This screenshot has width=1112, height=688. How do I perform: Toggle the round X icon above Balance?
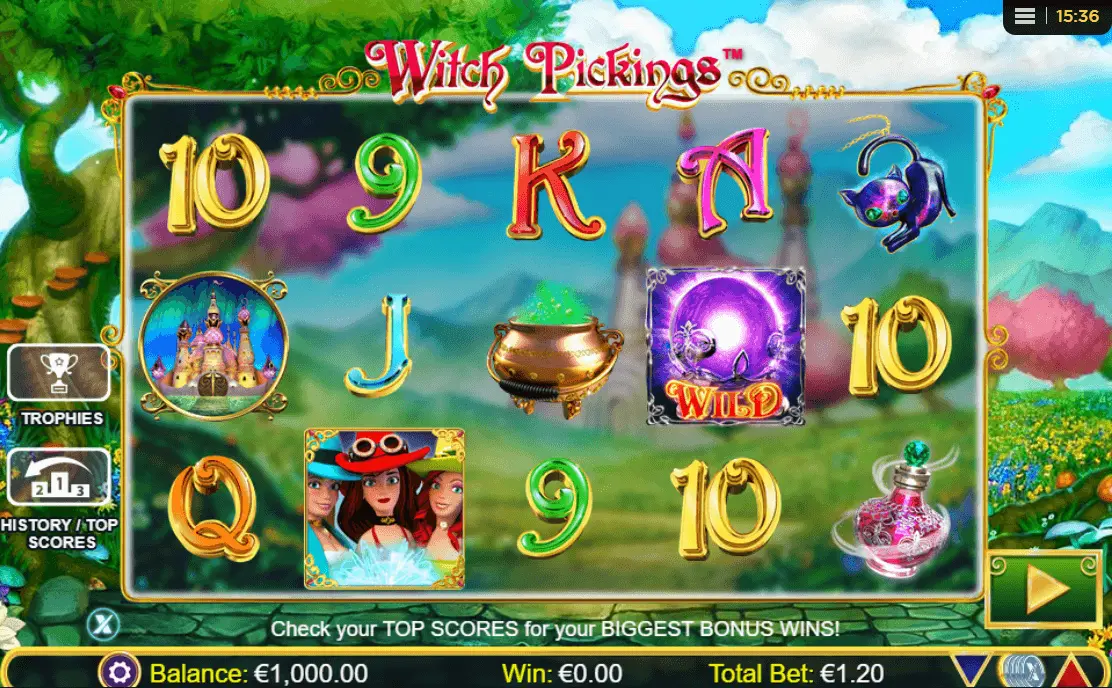click(x=102, y=625)
